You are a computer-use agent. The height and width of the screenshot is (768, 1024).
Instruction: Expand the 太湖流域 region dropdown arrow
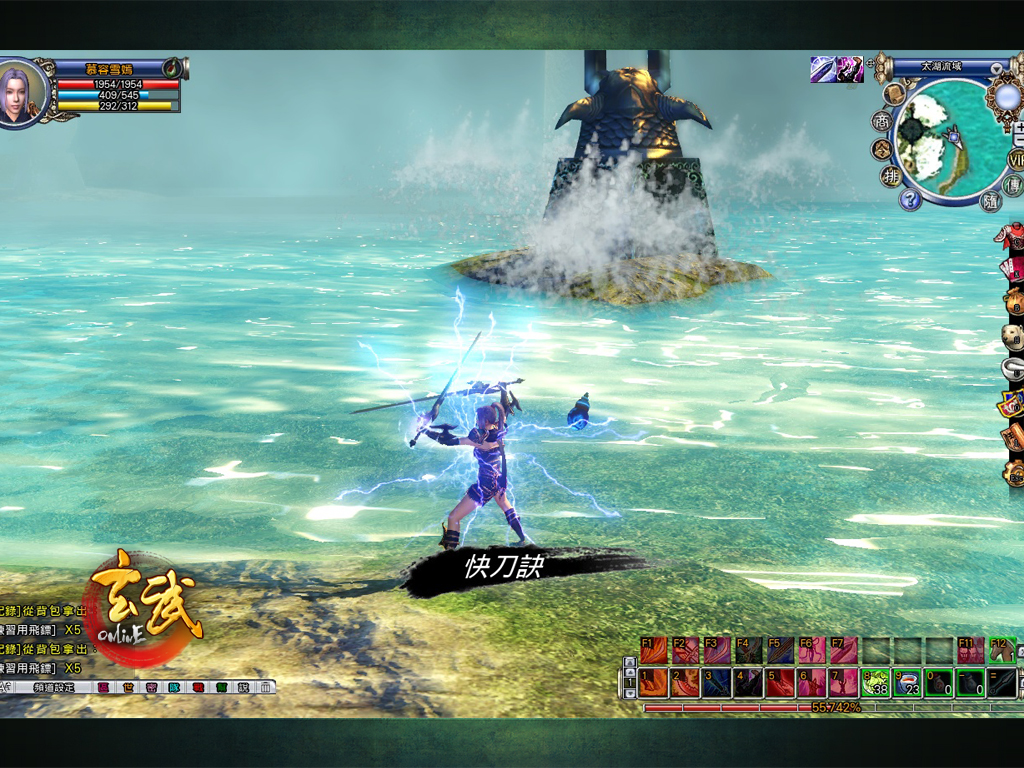996,68
